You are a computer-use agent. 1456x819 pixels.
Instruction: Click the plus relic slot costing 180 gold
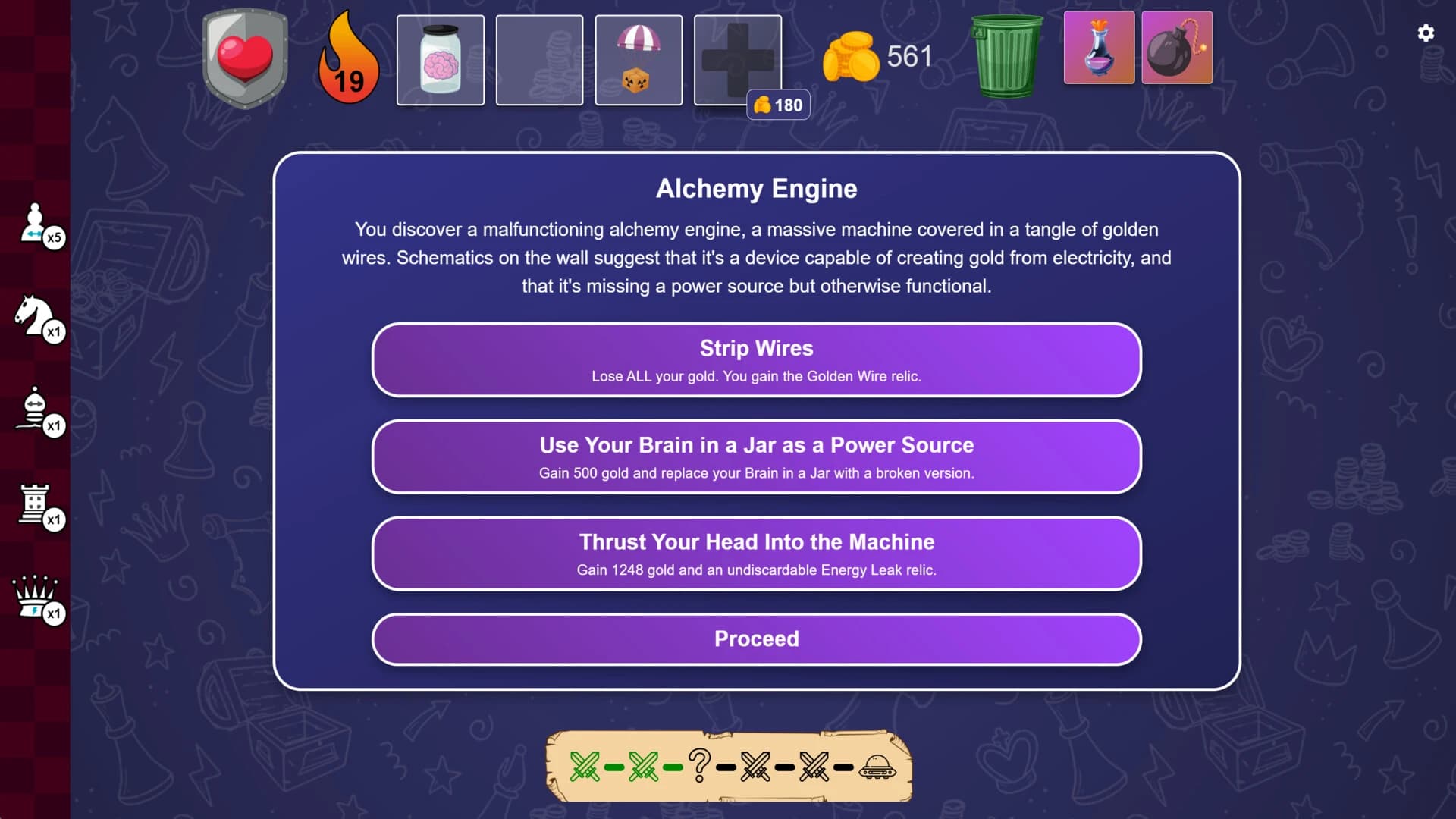[738, 58]
